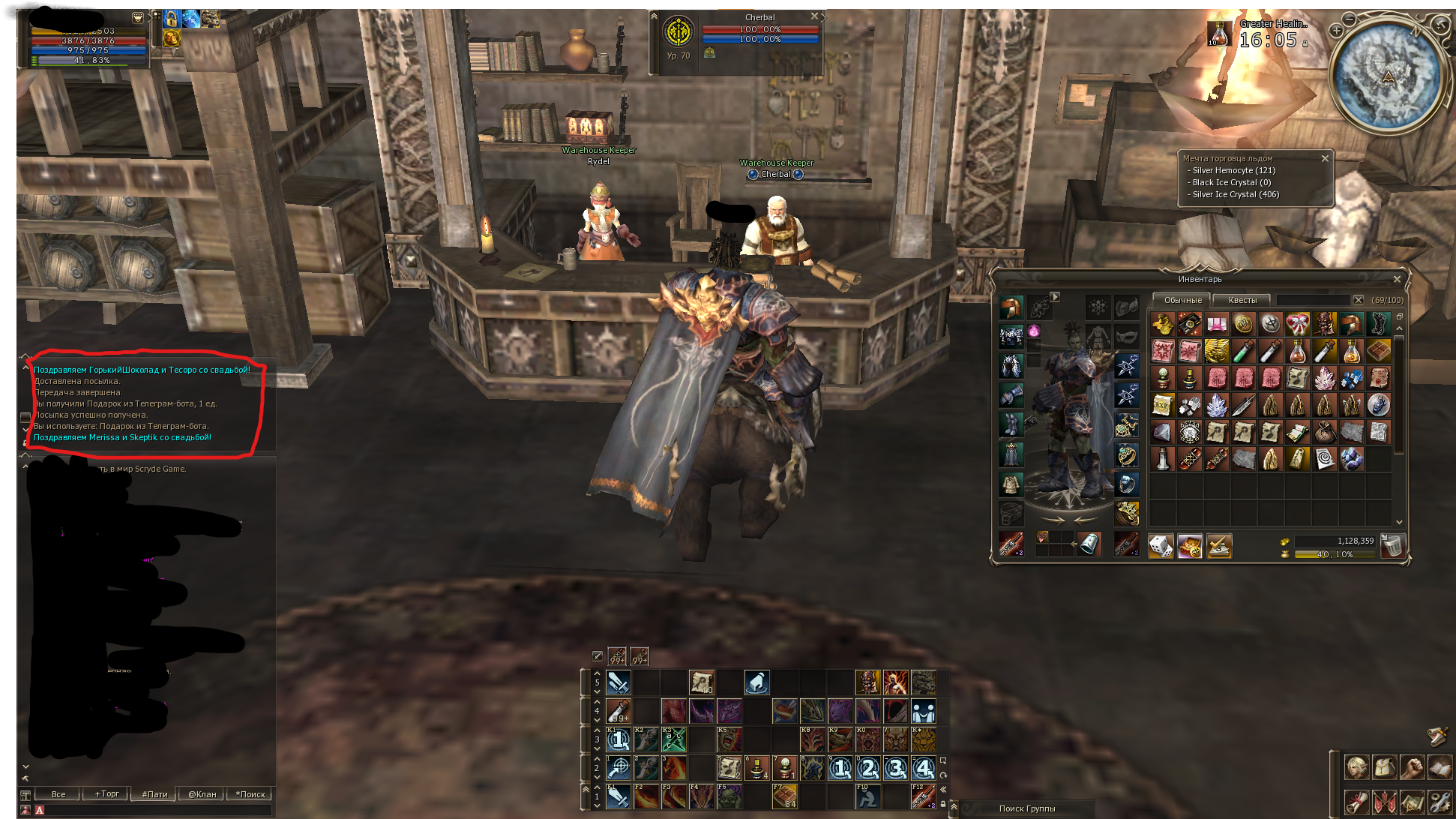
Task: Activate the F12 sword hotbar slot
Action: [923, 796]
